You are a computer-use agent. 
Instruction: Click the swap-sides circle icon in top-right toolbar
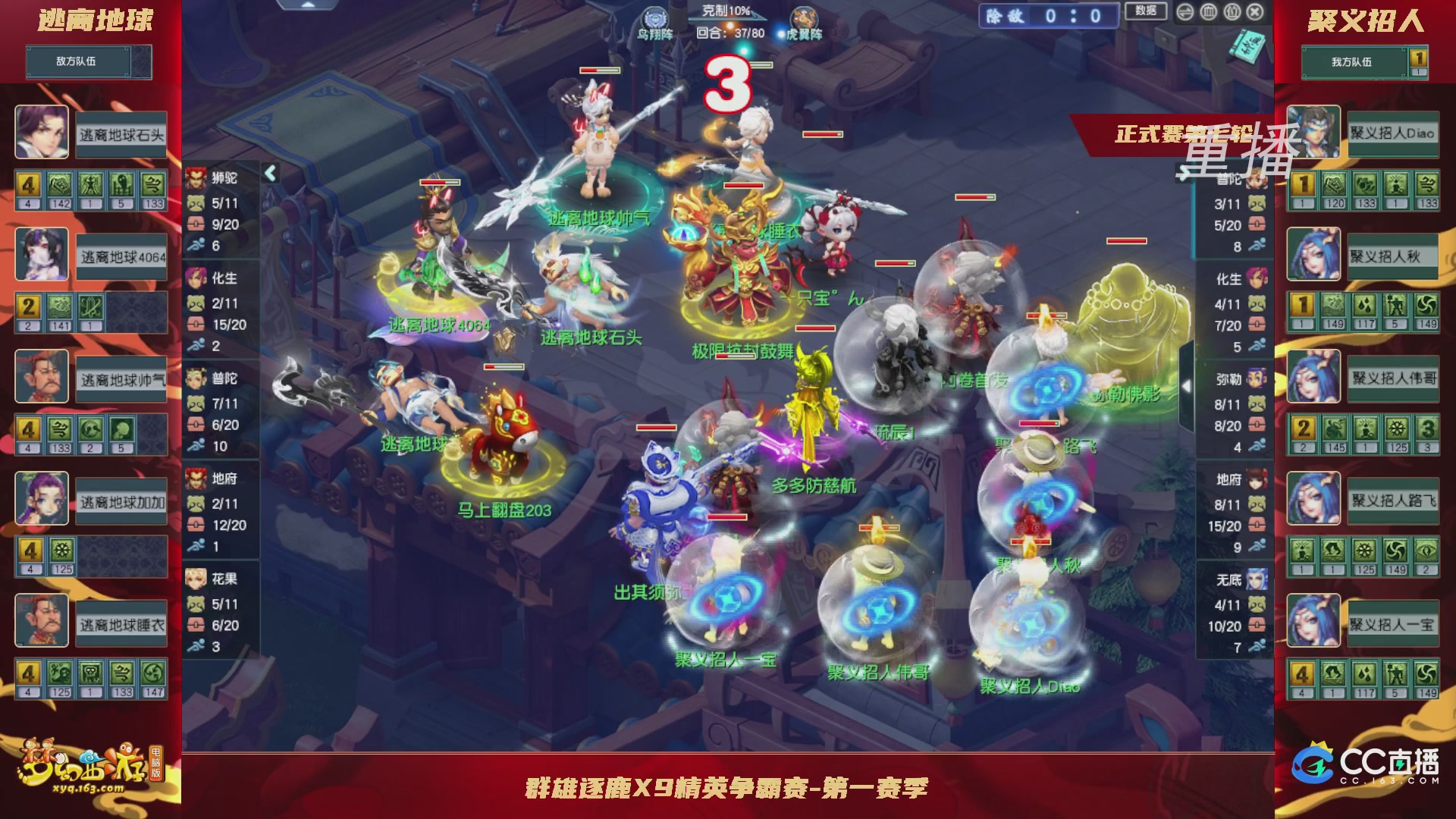(x=1185, y=12)
